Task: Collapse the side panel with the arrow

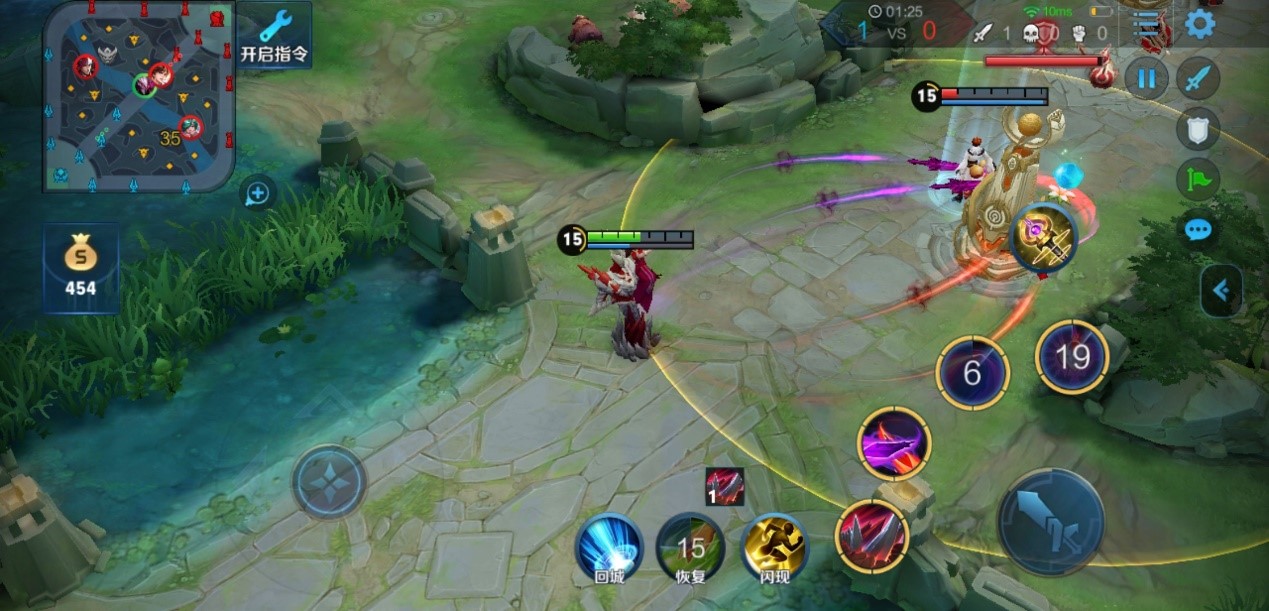Action: pos(1221,290)
